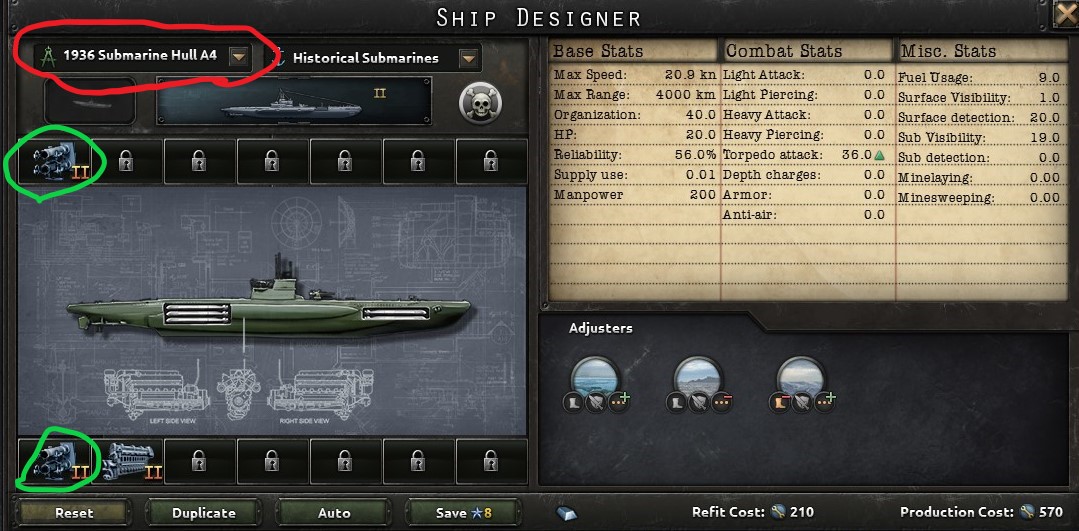Choose the grey coastal mountains adjuster
Image resolution: width=1079 pixels, height=531 pixels.
pyautogui.click(x=696, y=378)
